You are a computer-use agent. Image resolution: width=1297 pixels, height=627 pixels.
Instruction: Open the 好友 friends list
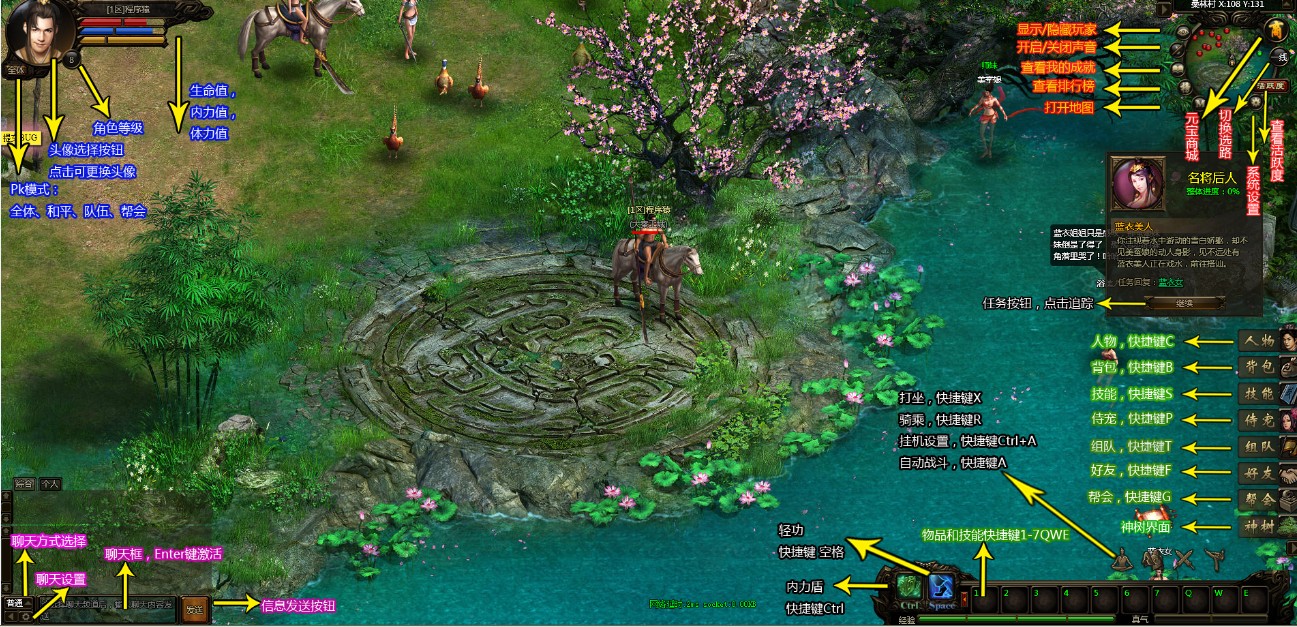pyautogui.click(x=1259, y=473)
